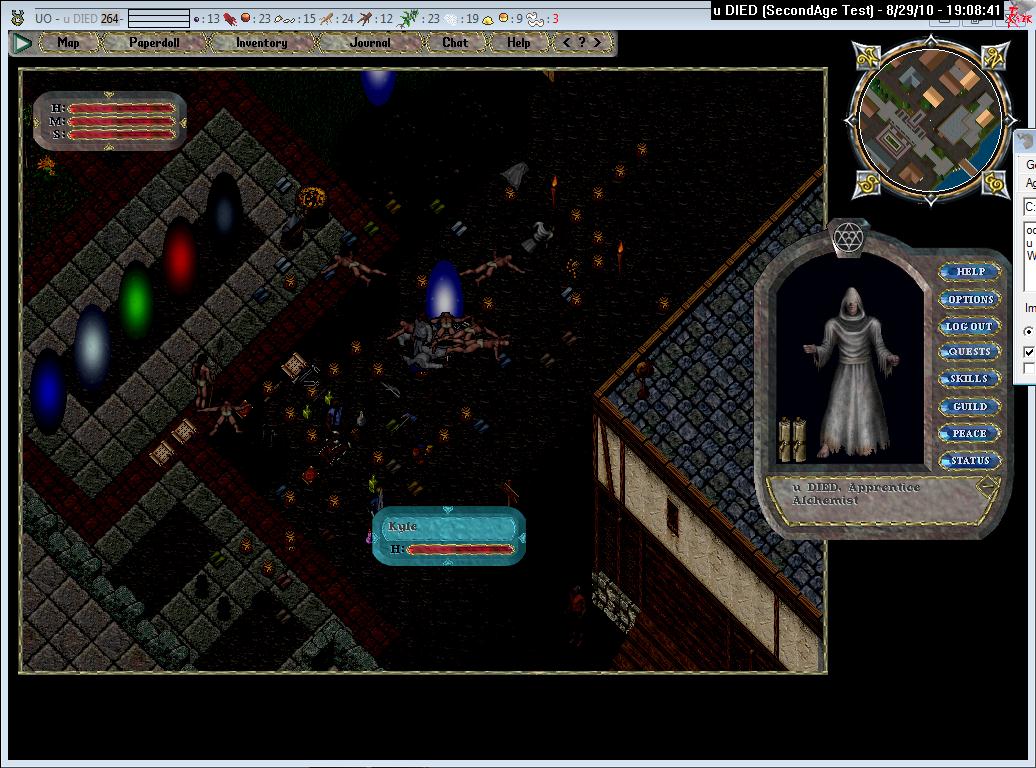The height and width of the screenshot is (768, 1036).
Task: Collapse the menu bar with the green arrow
Action: [x=21, y=43]
